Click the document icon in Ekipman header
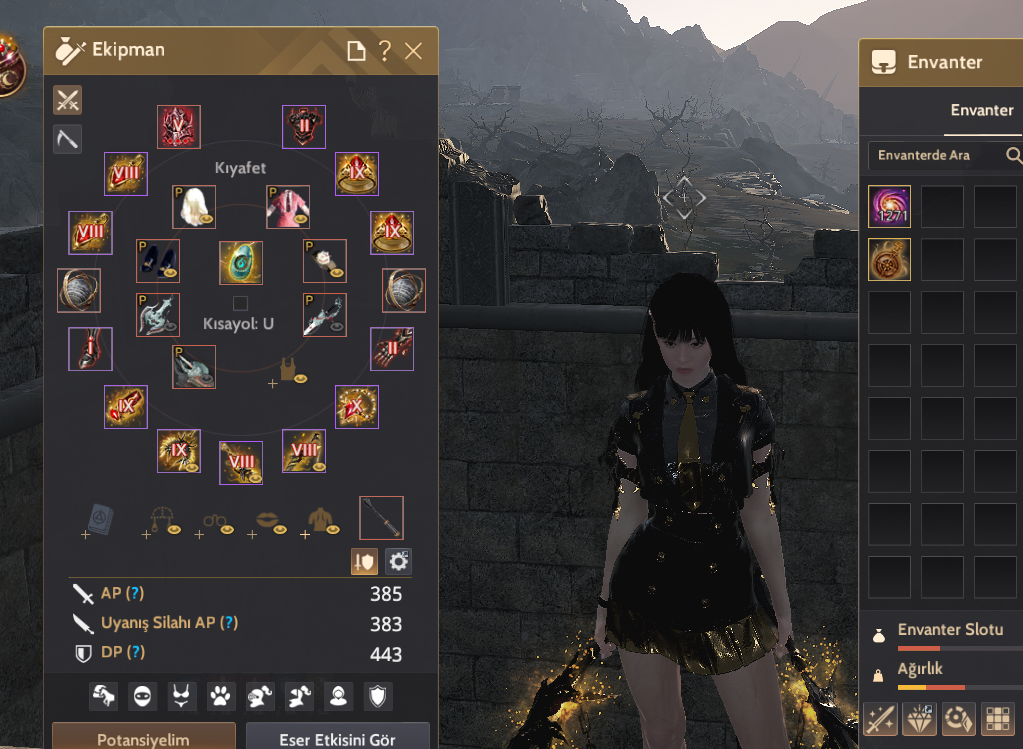The height and width of the screenshot is (749, 1023). 356,51
